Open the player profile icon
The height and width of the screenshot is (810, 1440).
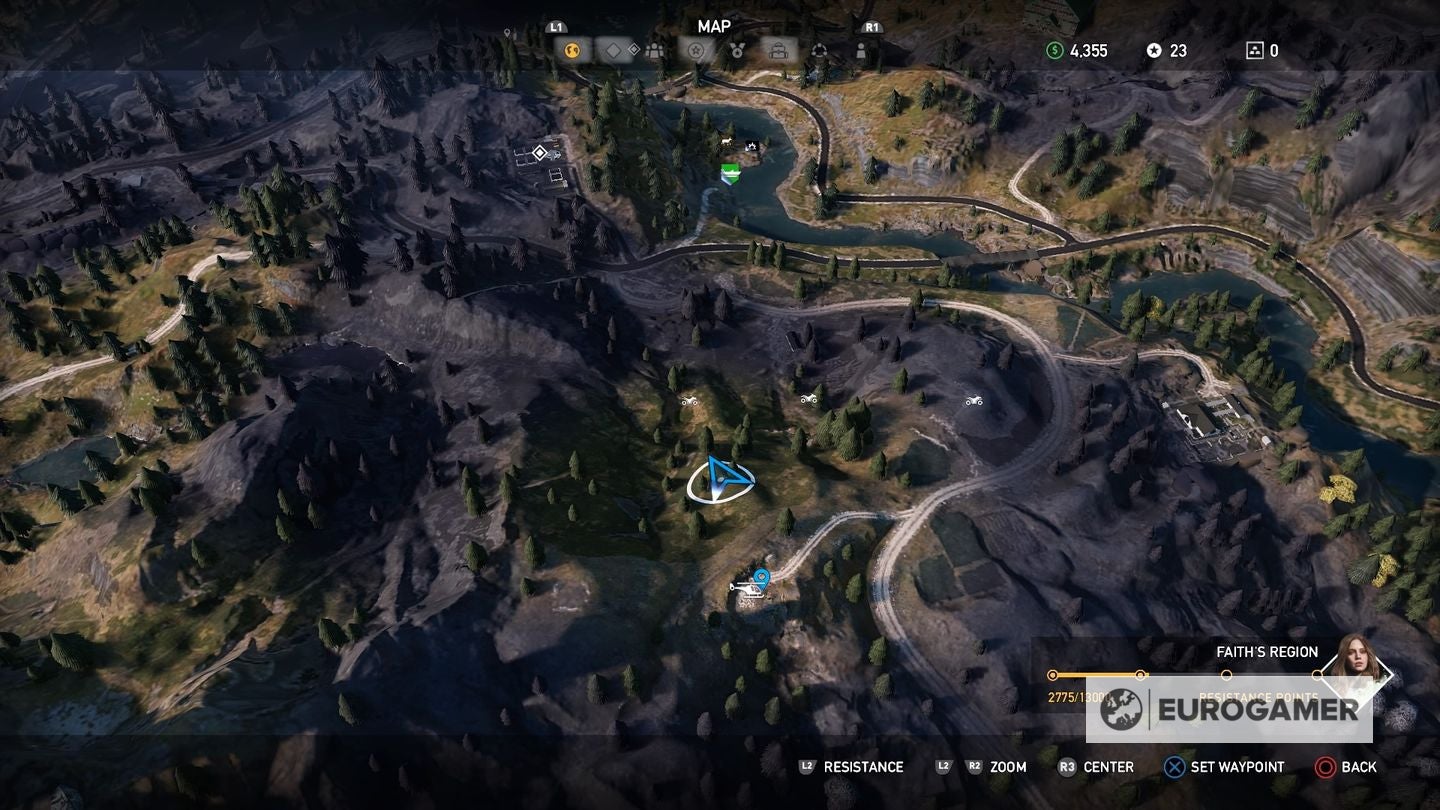(861, 52)
